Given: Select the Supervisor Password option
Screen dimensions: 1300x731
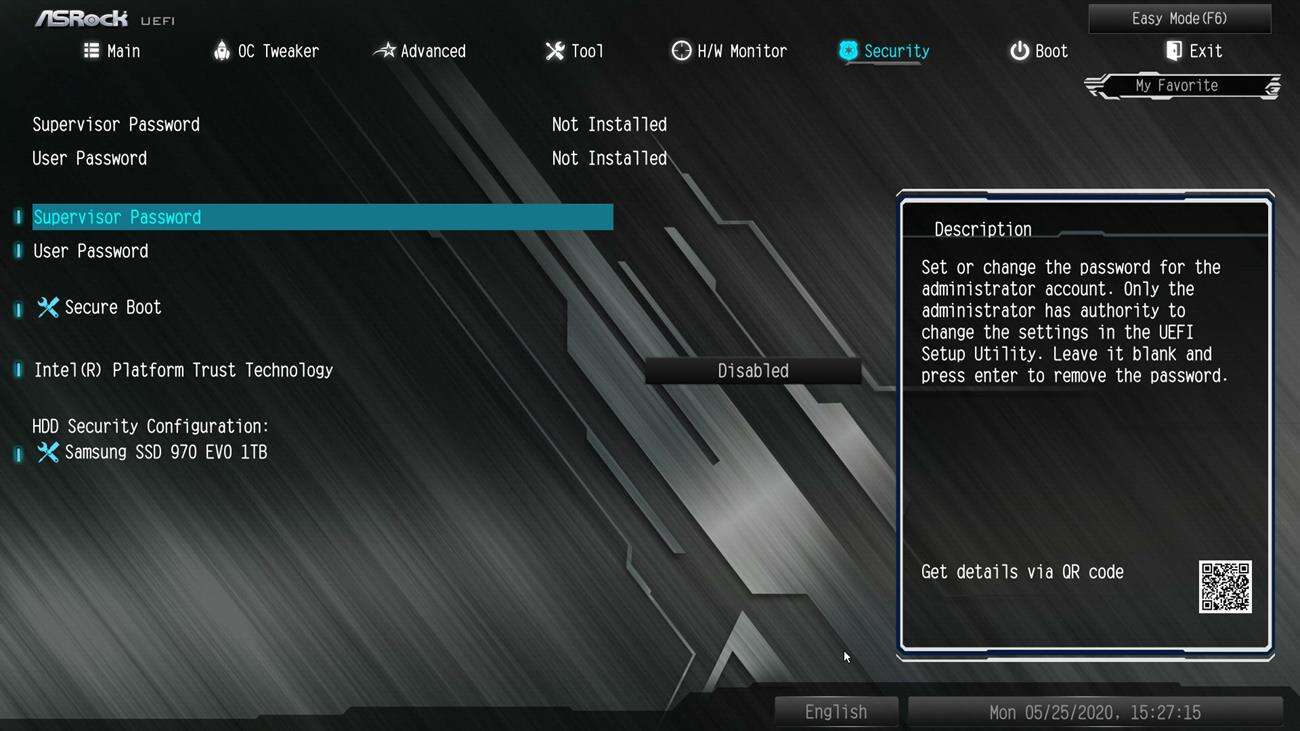Looking at the screenshot, I should 117,216.
